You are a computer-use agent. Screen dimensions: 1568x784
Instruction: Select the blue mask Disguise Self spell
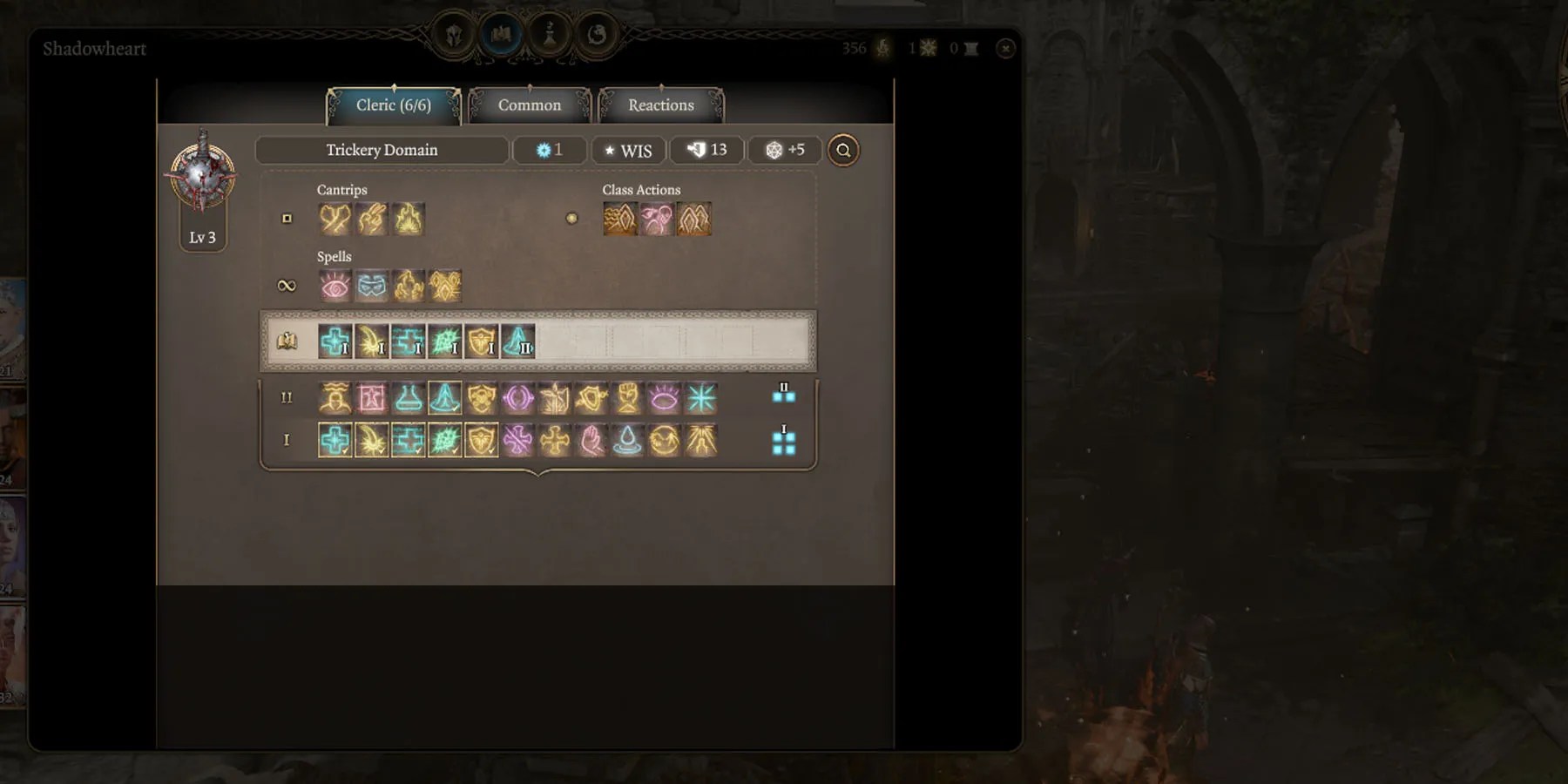pyautogui.click(x=371, y=286)
